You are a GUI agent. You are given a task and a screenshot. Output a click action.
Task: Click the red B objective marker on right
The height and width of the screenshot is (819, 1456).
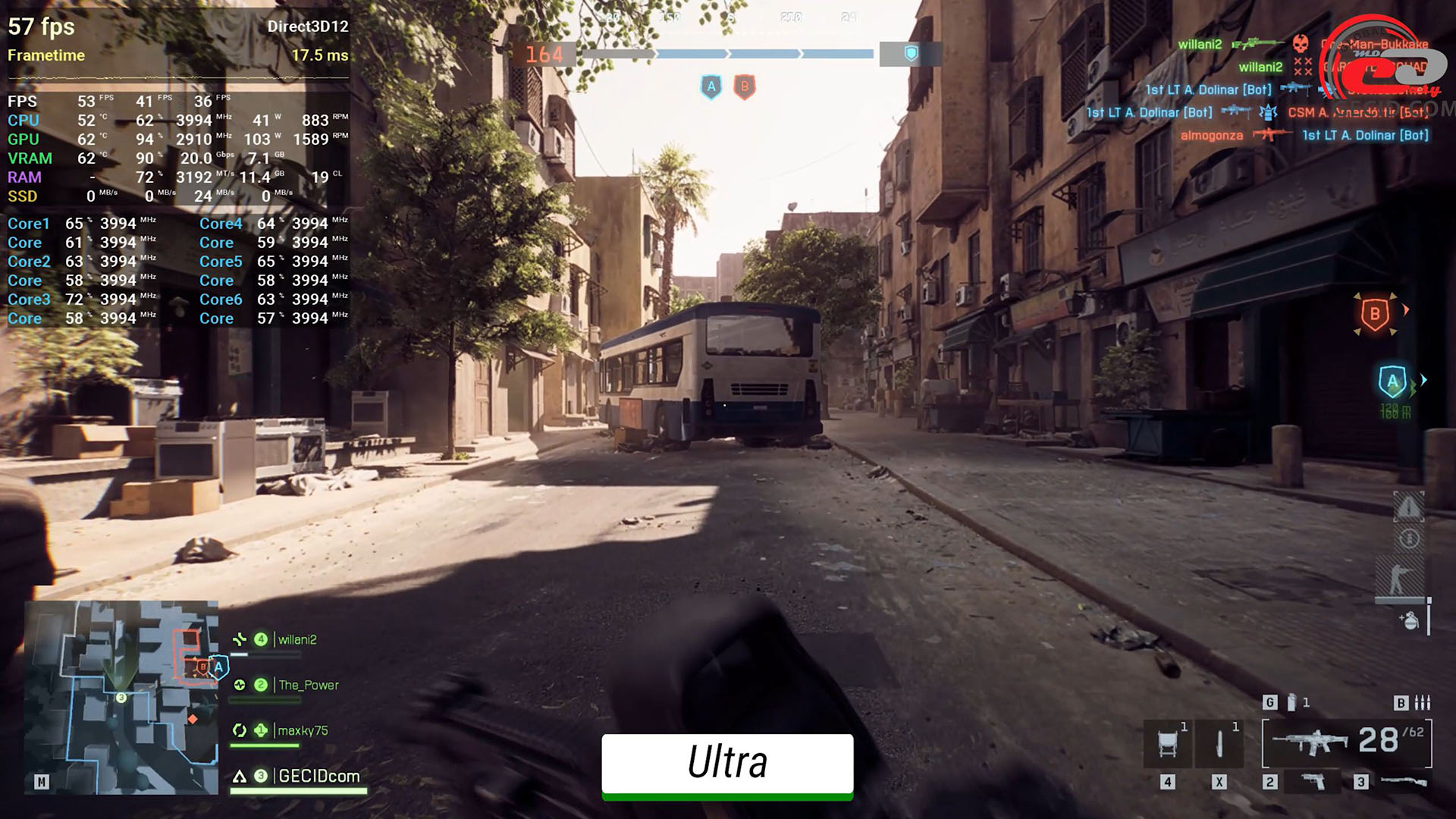click(x=1375, y=314)
